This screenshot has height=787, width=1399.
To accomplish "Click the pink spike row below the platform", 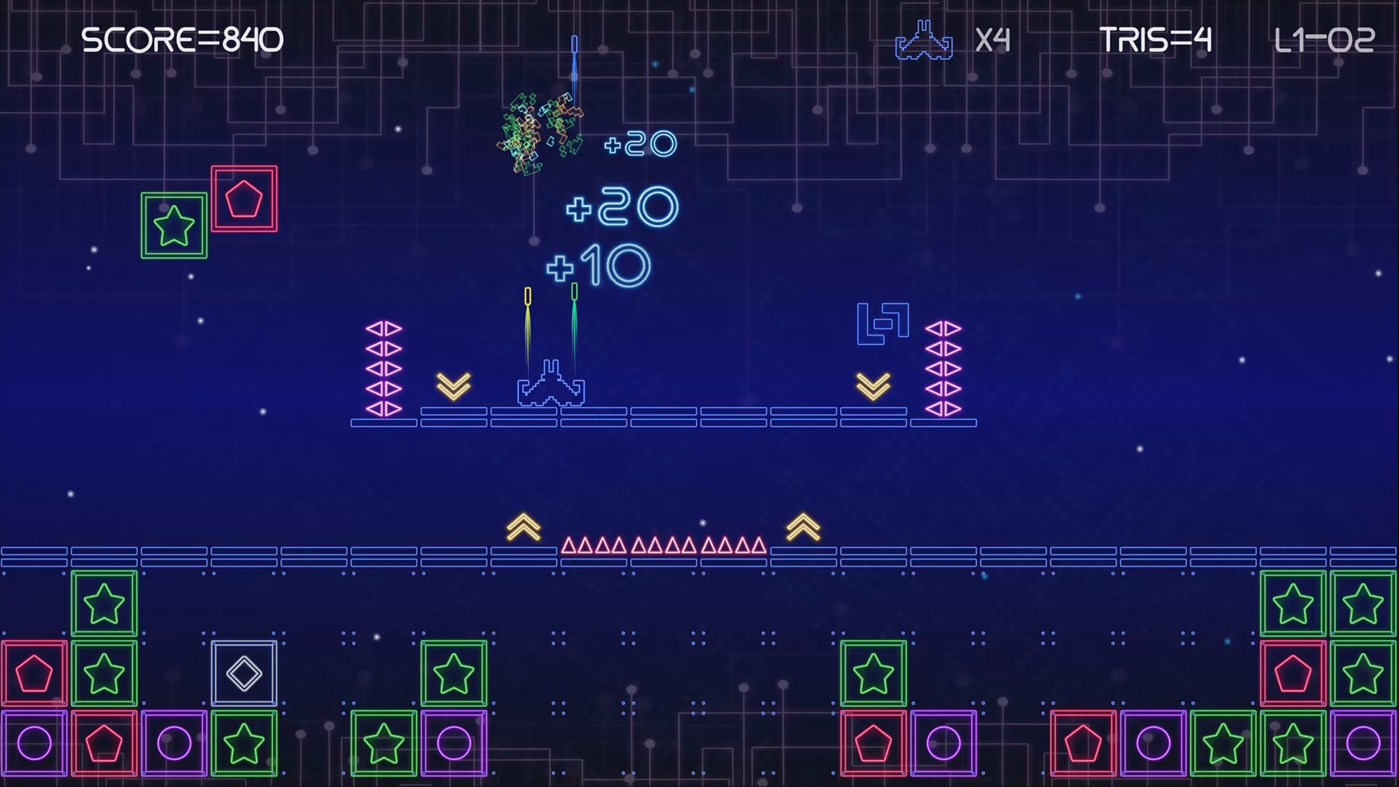I will pos(664,546).
